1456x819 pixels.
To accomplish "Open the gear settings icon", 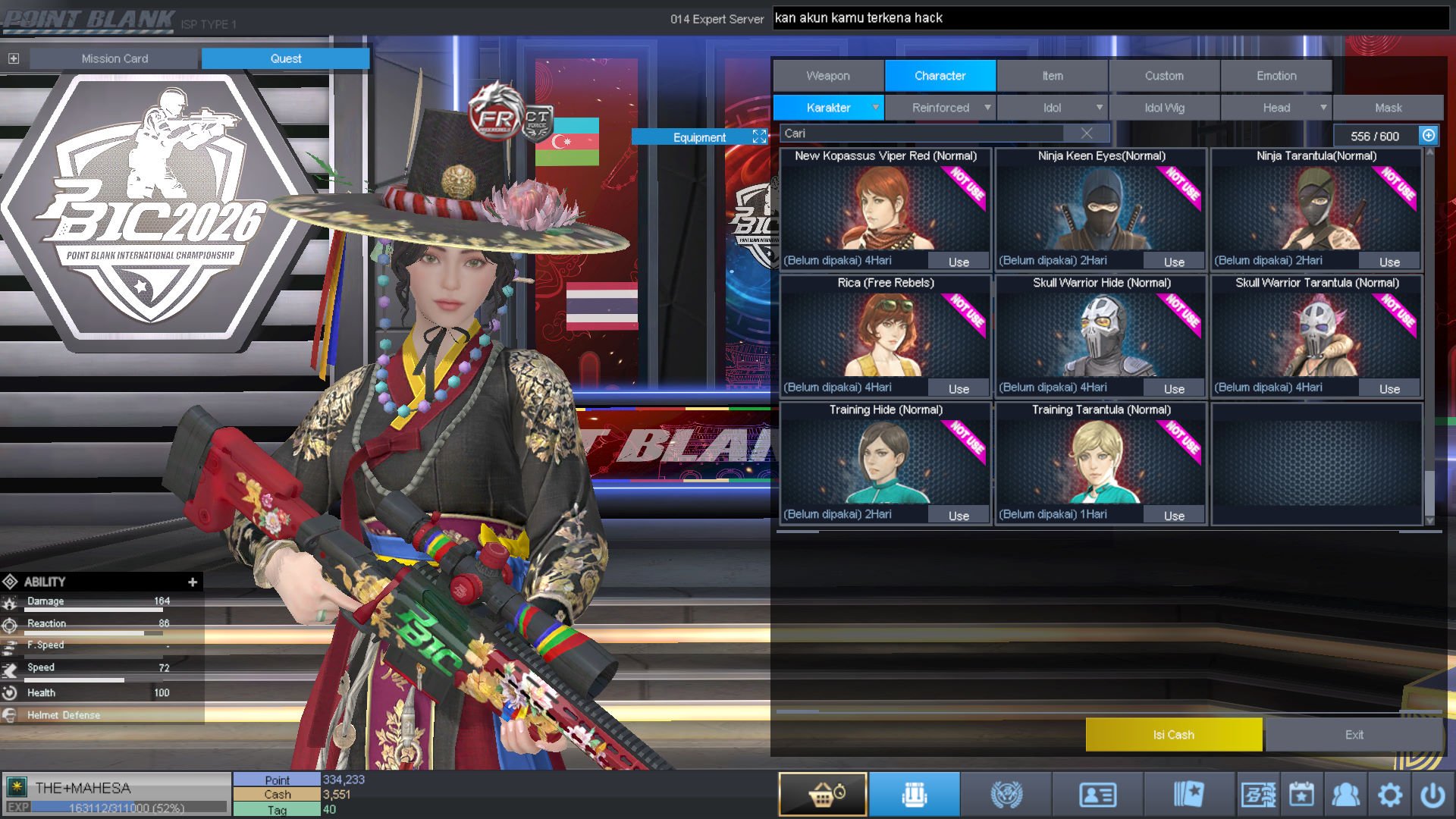I will pyautogui.click(x=1389, y=795).
